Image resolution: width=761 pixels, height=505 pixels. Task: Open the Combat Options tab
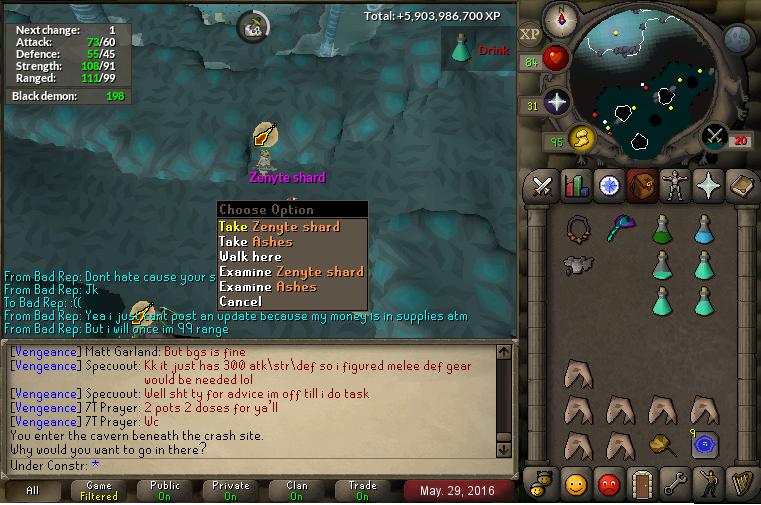point(543,186)
